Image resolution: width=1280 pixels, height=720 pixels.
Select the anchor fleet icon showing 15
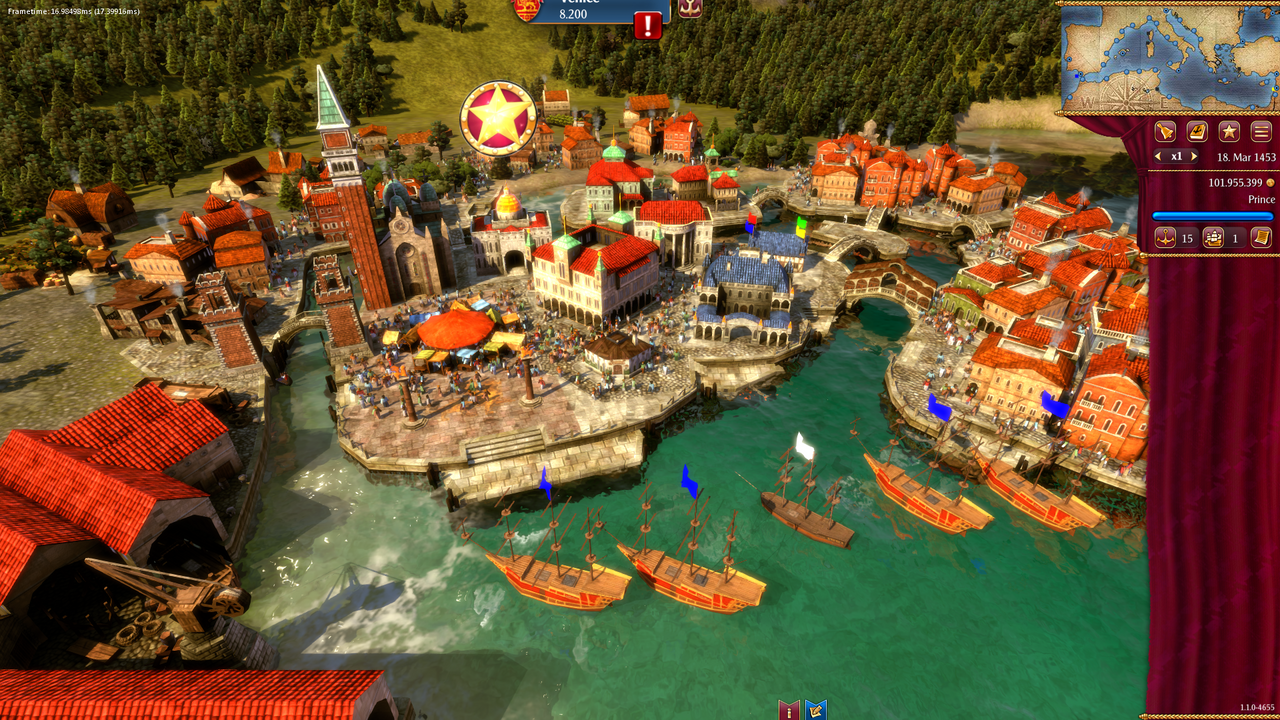[1165, 238]
